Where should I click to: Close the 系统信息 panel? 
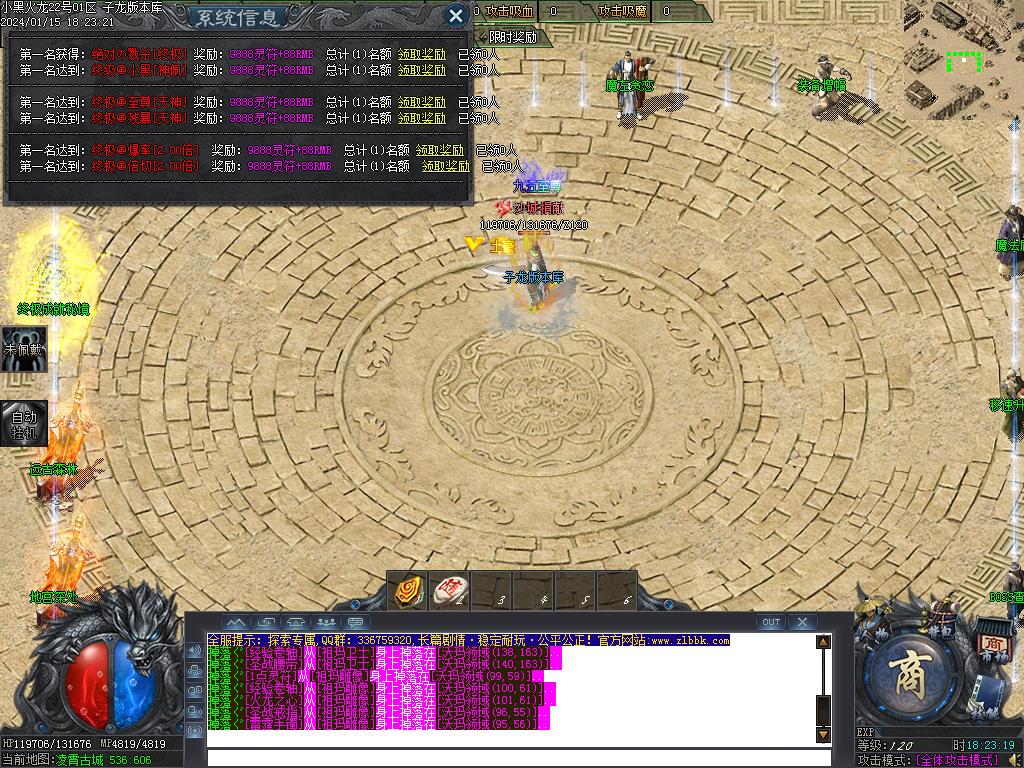455,15
